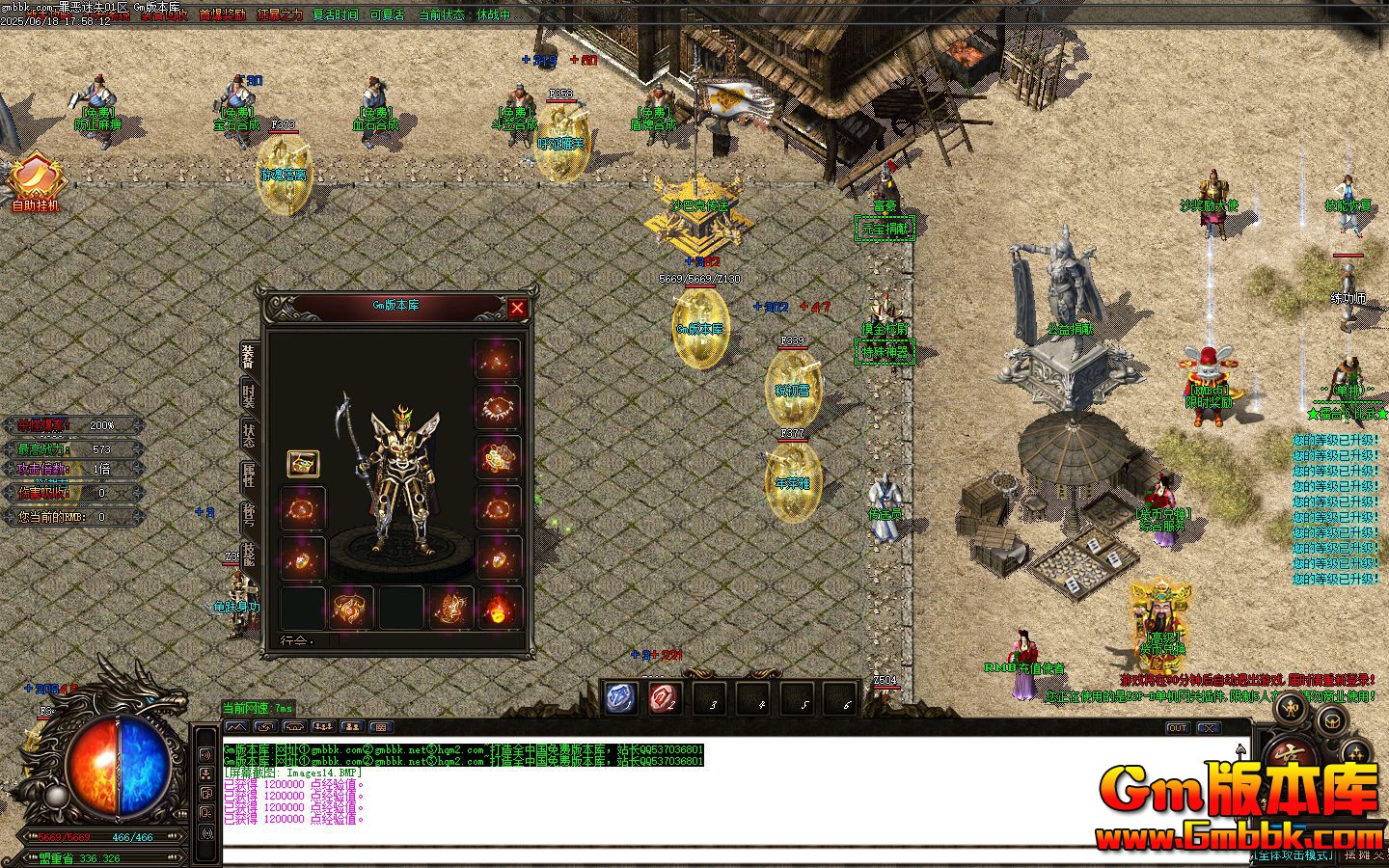Mute chat with the speaker icon in the sidebar
This screenshot has height=868, width=1389.
pos(204,752)
